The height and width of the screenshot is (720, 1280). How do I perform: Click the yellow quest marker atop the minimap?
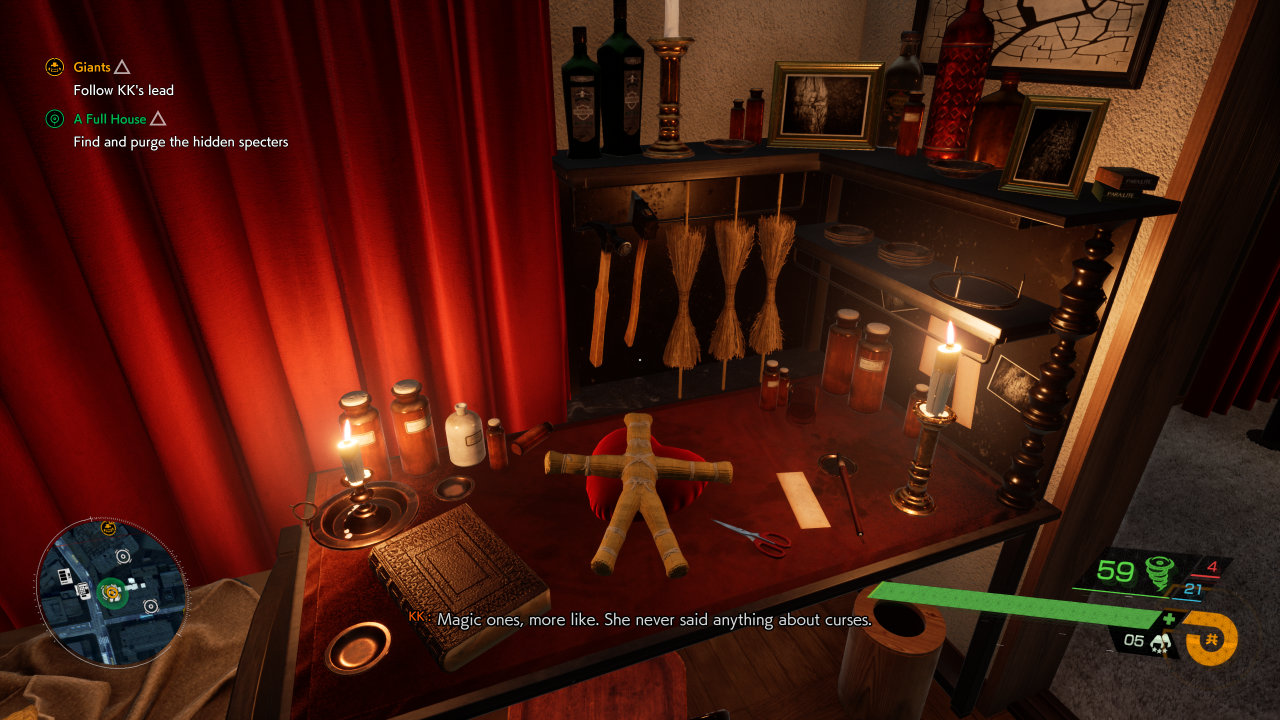(109, 529)
